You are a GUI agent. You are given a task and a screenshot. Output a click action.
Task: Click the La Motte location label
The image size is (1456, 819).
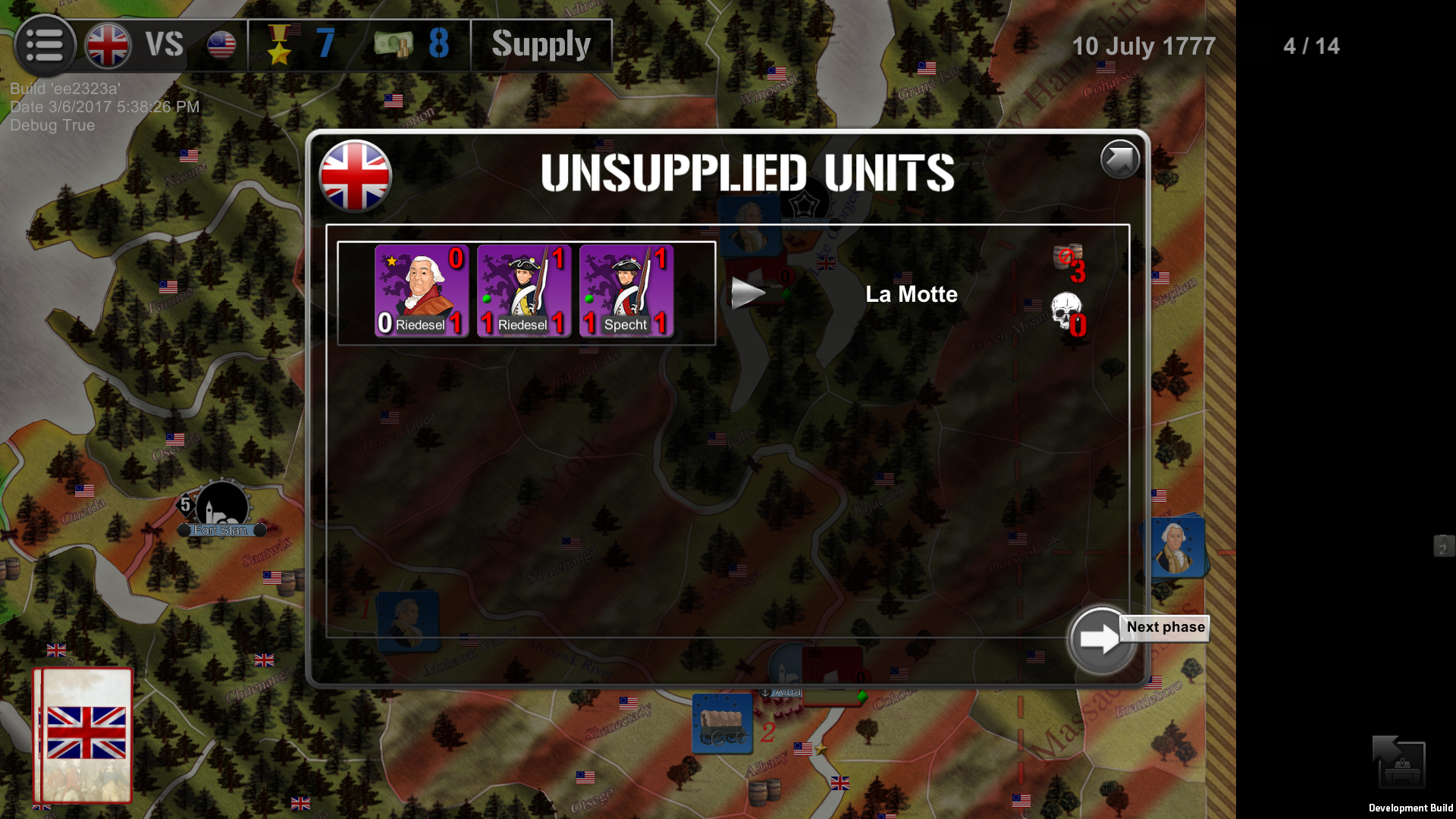(x=912, y=294)
